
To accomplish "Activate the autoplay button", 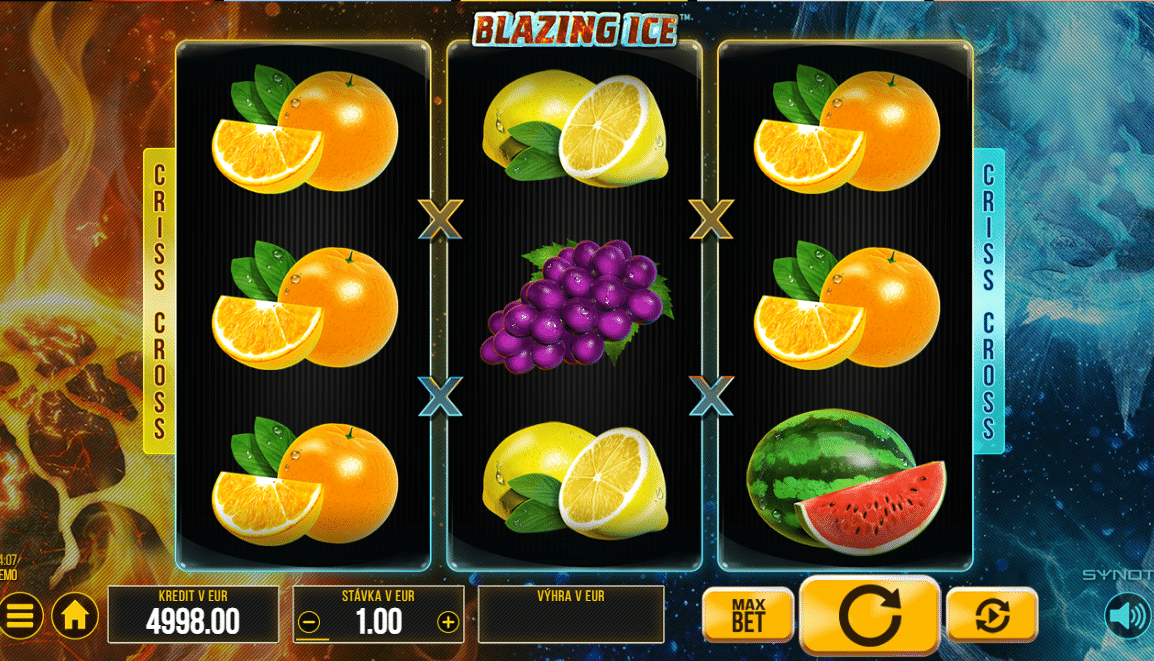I will tap(991, 614).
